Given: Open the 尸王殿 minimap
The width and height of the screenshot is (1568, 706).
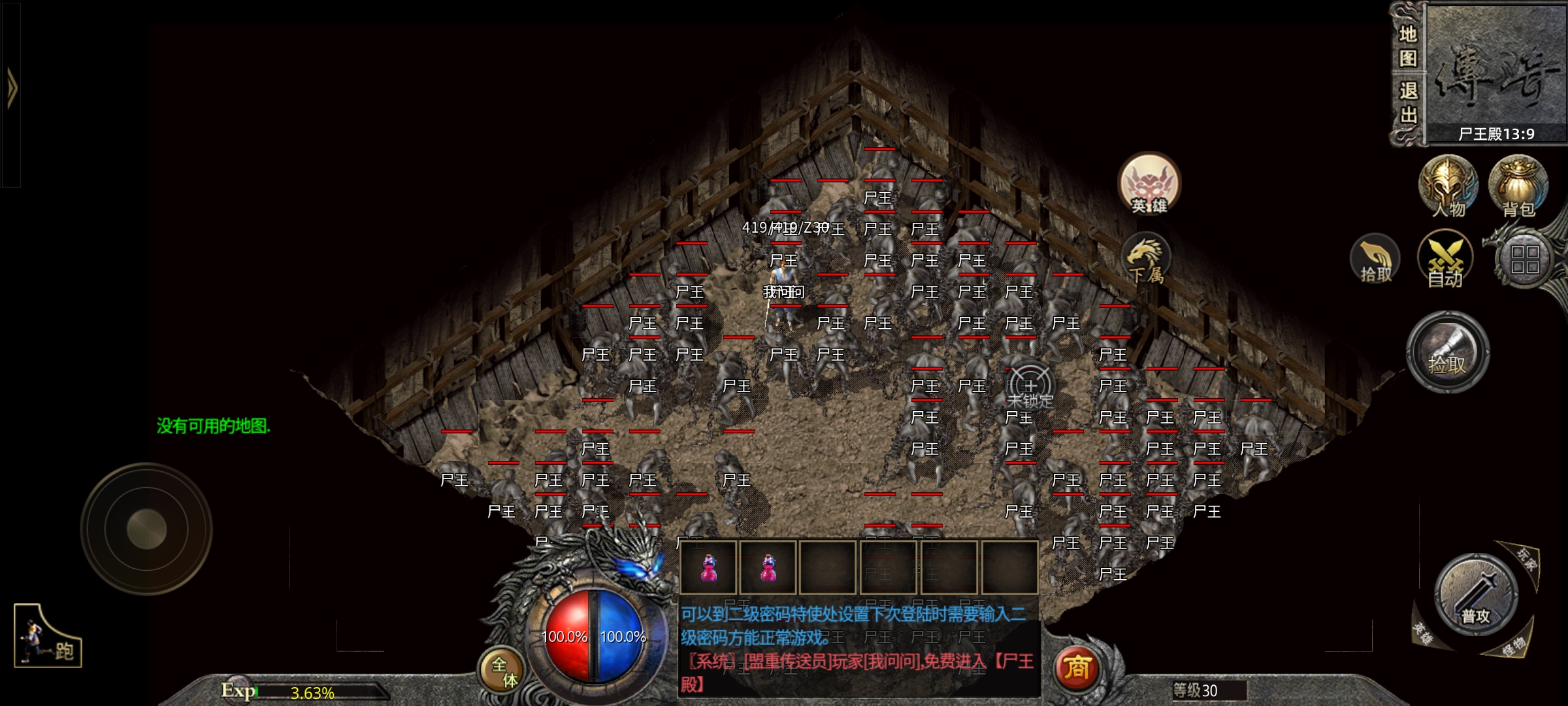Looking at the screenshot, I should pos(1496,72).
